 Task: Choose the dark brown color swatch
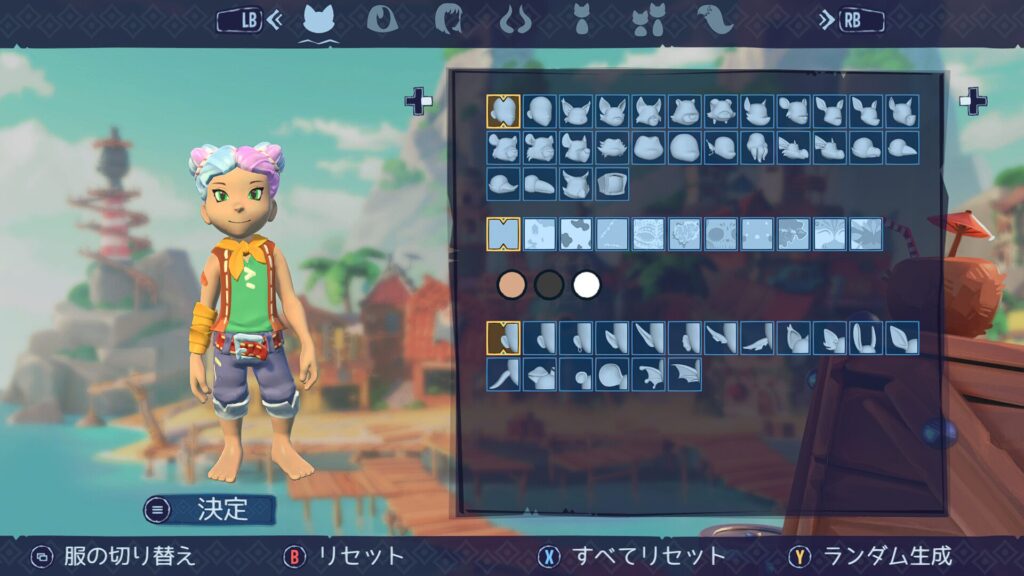[x=550, y=285]
